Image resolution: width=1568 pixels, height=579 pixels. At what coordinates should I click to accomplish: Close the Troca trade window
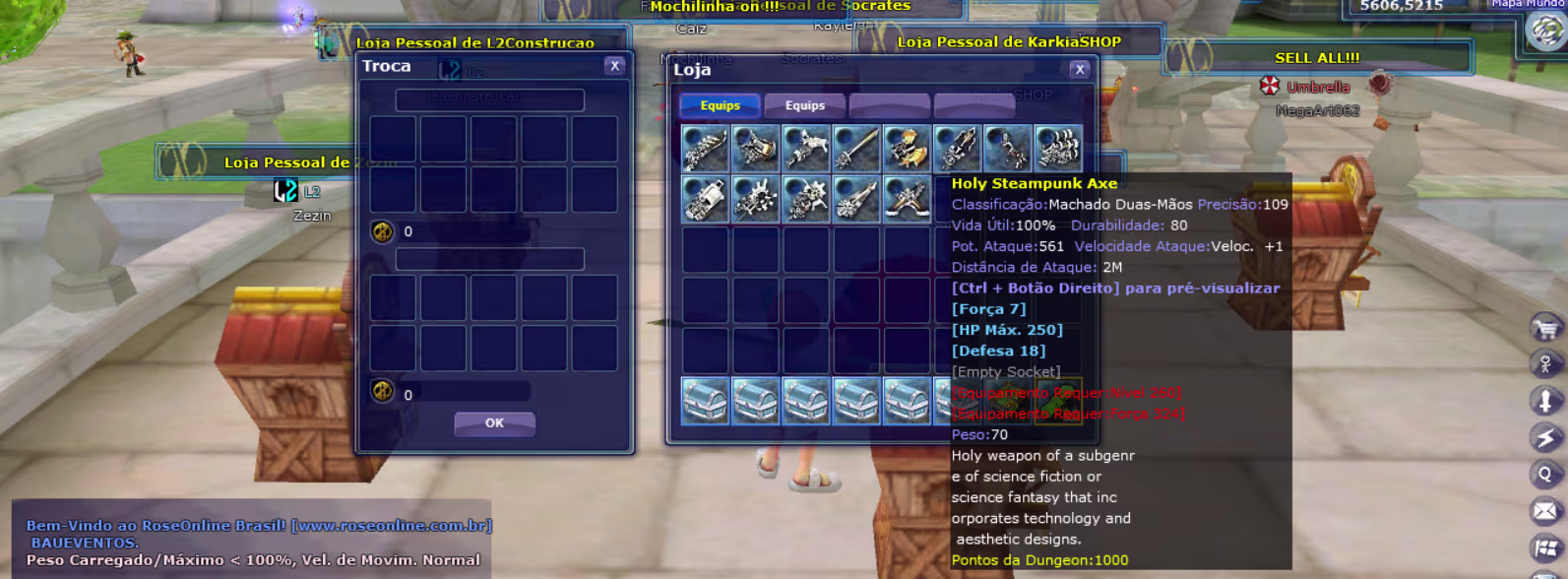(614, 66)
